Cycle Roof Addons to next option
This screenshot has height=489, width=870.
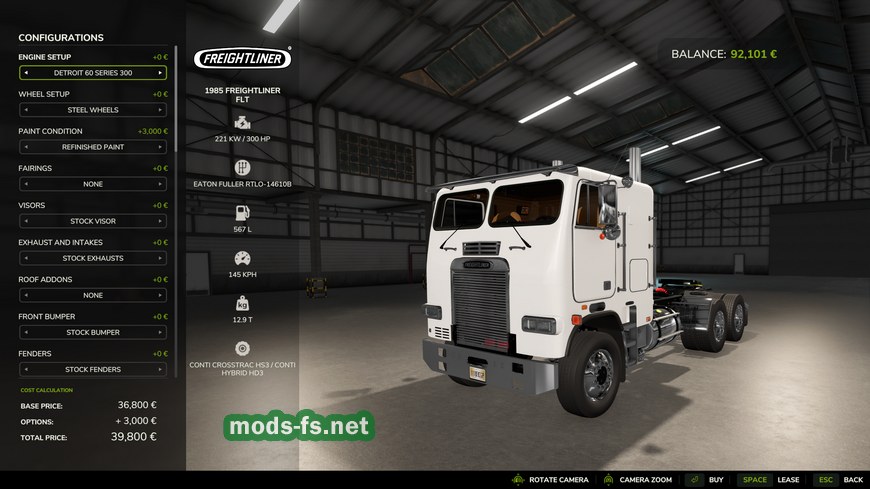point(160,295)
